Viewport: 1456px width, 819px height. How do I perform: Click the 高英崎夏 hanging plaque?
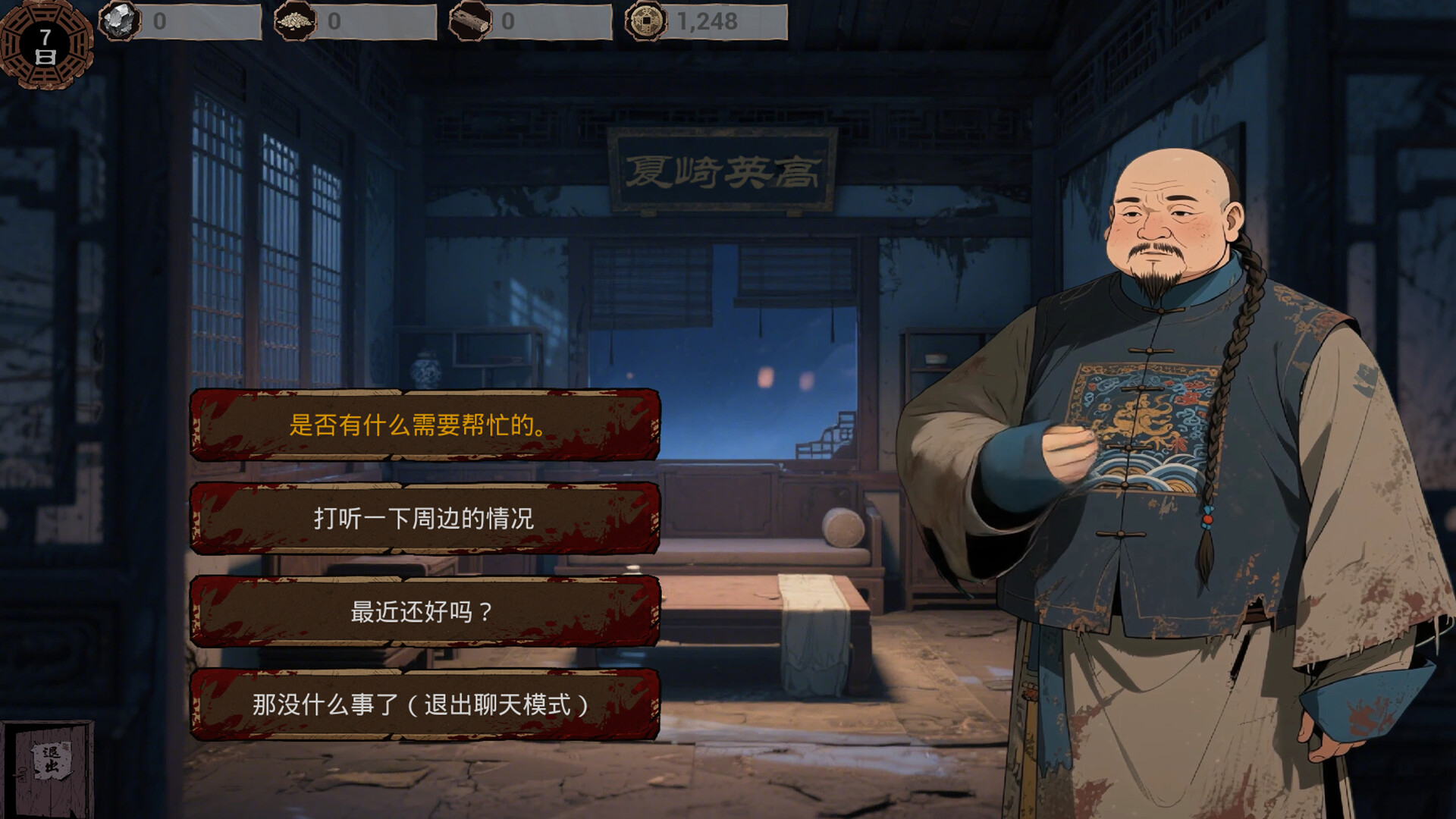tap(719, 172)
